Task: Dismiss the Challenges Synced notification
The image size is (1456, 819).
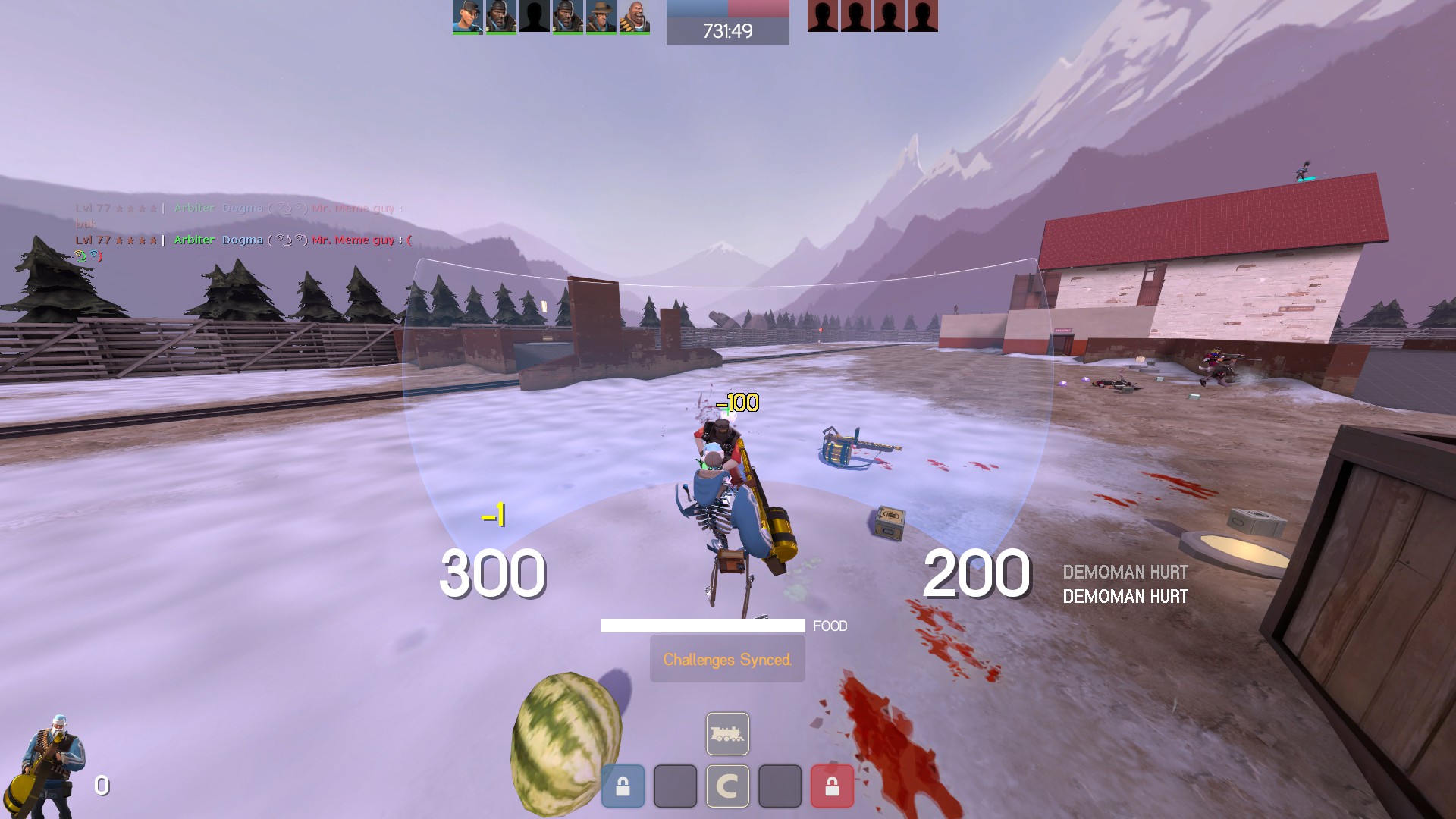Action: [x=727, y=659]
